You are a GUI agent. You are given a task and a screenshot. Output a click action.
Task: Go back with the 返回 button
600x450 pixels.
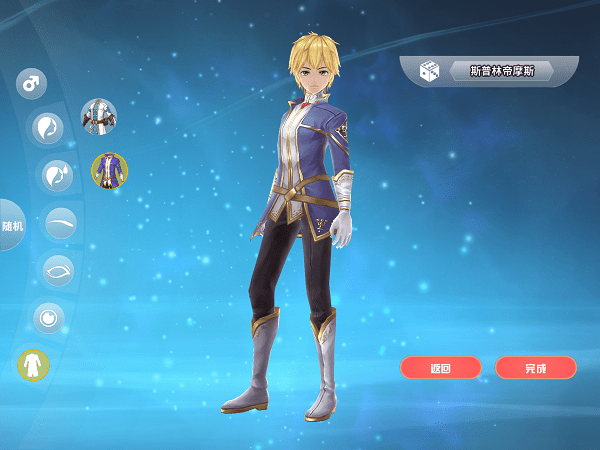click(x=441, y=368)
